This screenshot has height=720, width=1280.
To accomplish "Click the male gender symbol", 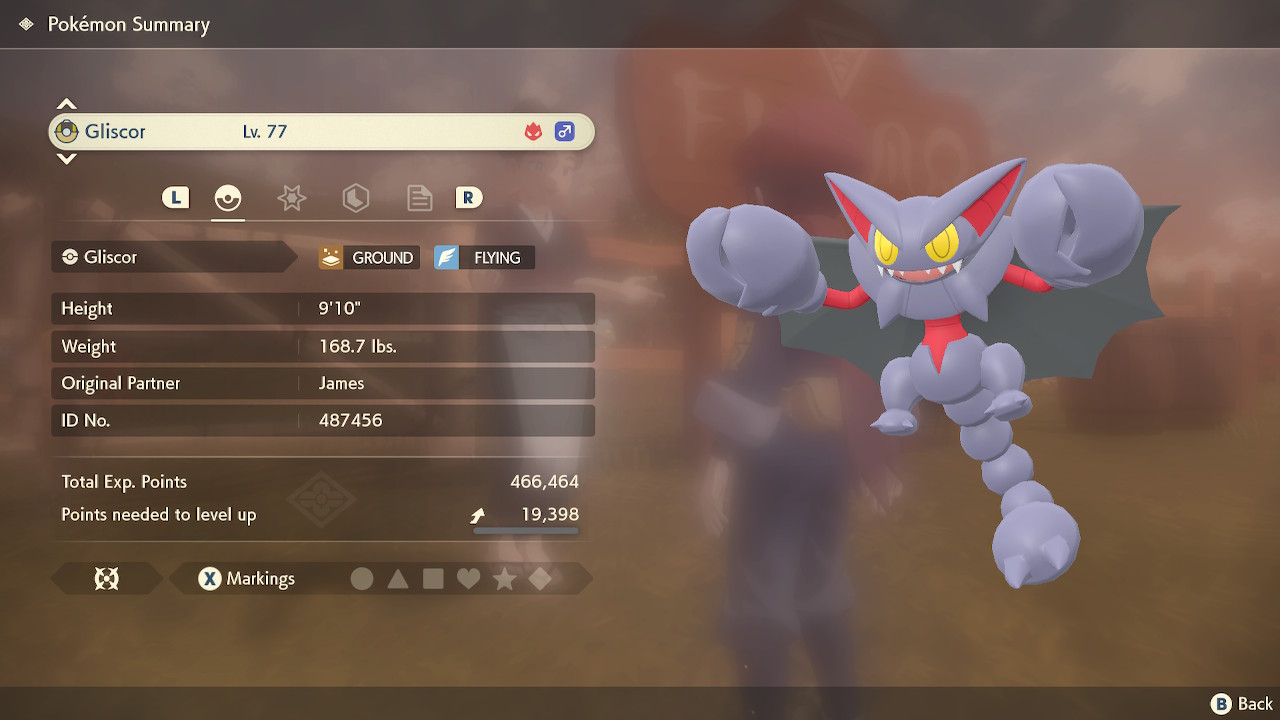I will coord(564,131).
